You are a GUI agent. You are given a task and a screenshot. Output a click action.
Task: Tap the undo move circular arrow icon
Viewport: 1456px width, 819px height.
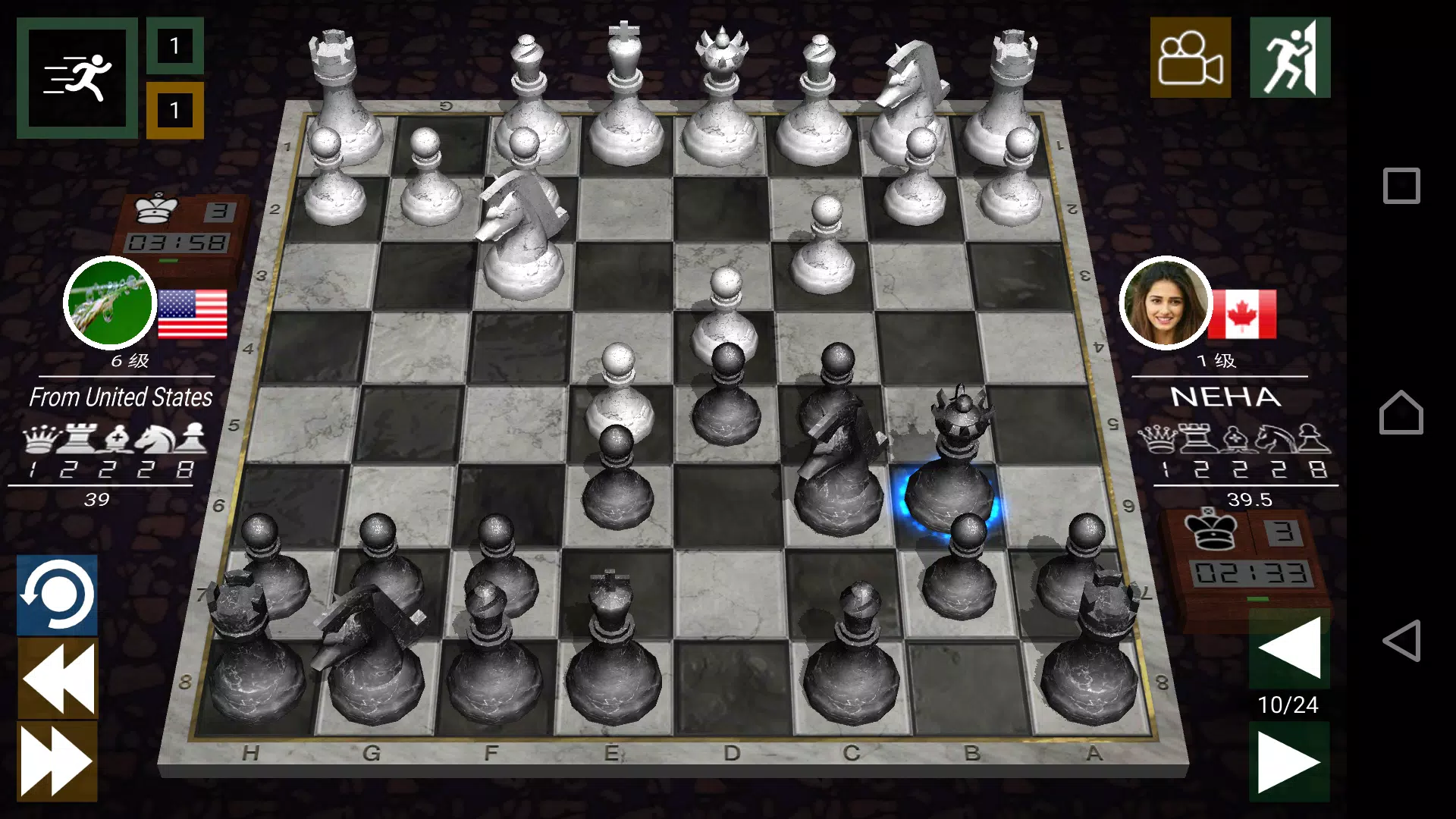58,596
